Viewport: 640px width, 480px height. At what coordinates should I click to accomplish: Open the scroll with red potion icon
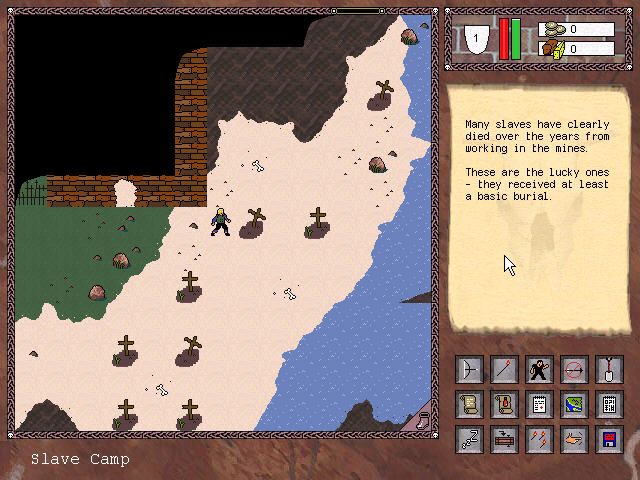coord(505,405)
